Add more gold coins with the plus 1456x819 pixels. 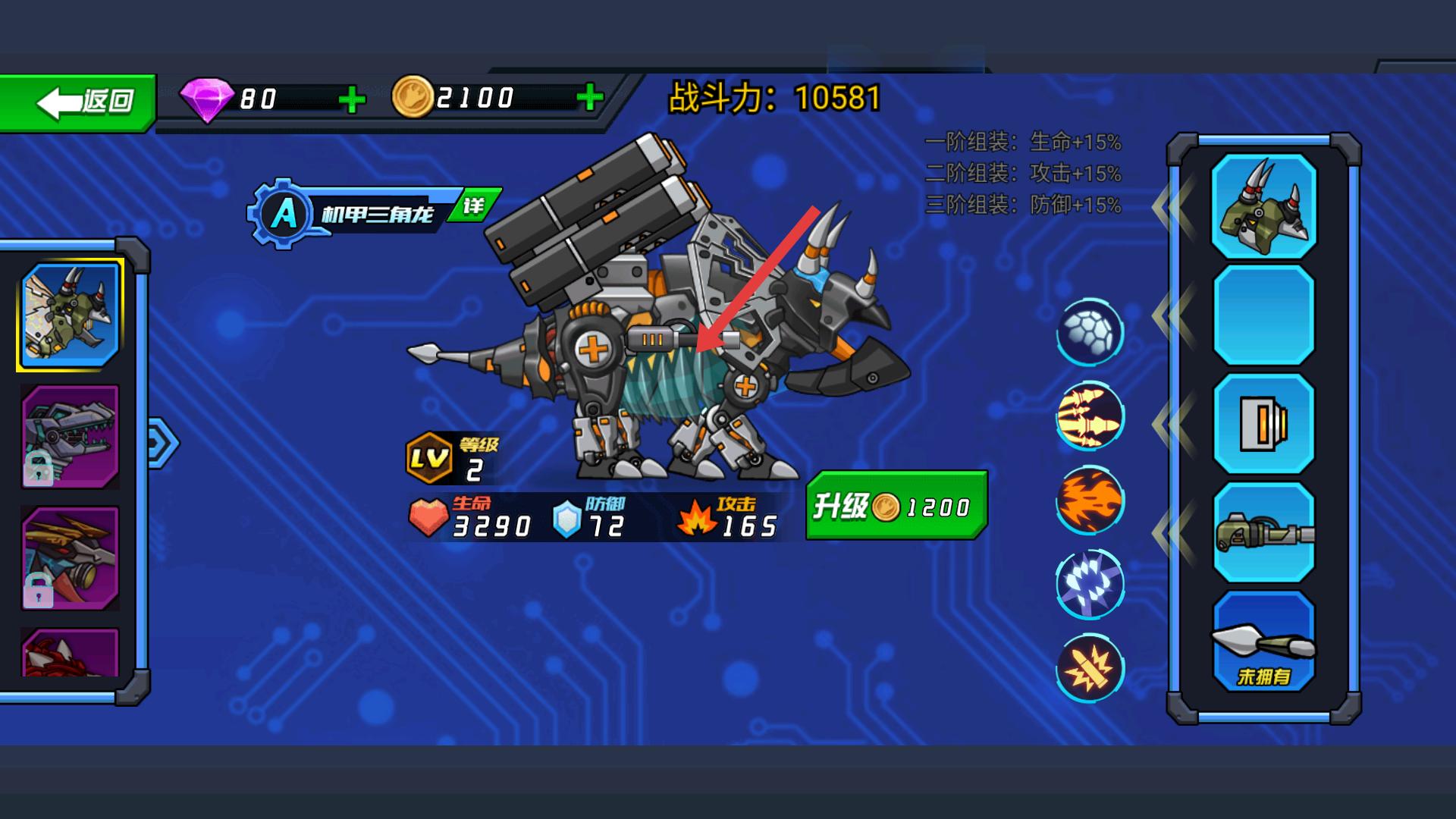coord(589,98)
